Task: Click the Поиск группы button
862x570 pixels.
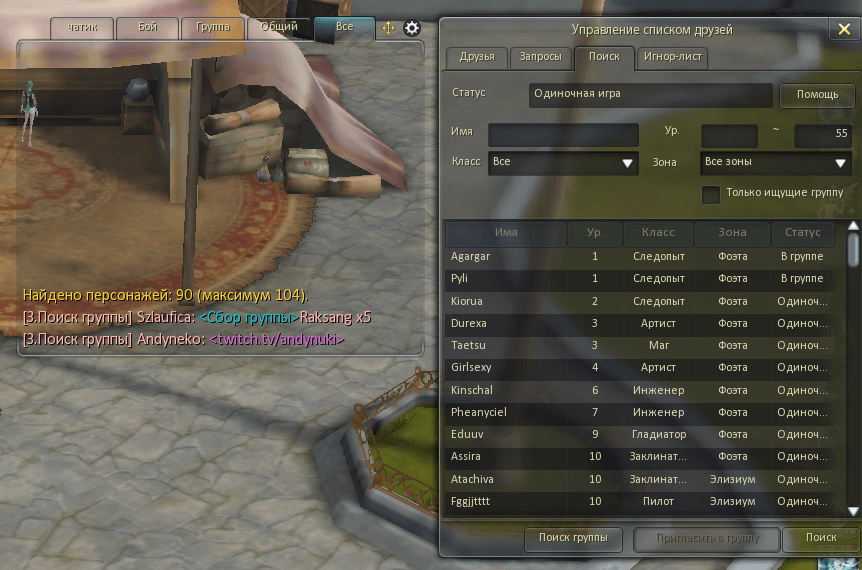Action: point(573,538)
